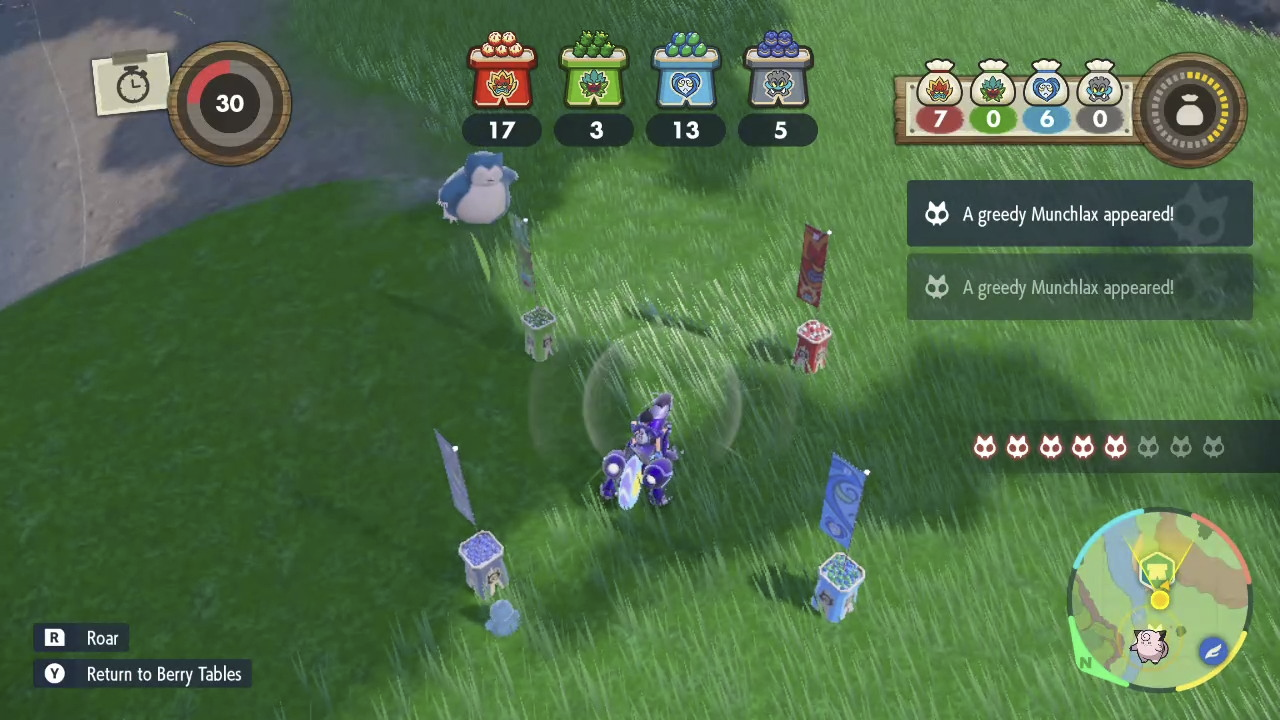Select the gray carried-berries pouch
This screenshot has height=720, width=1280.
pos(1099,87)
